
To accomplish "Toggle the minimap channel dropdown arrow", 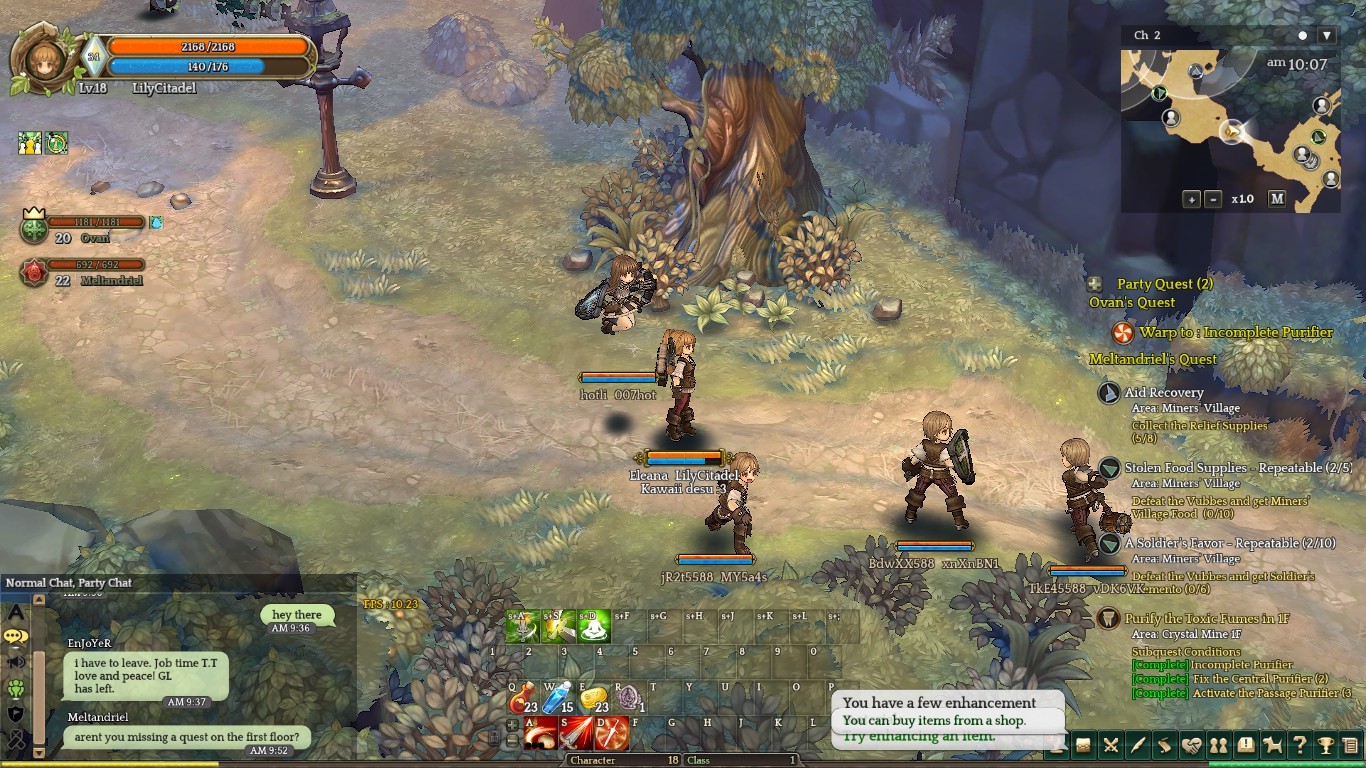I will tap(1327, 35).
